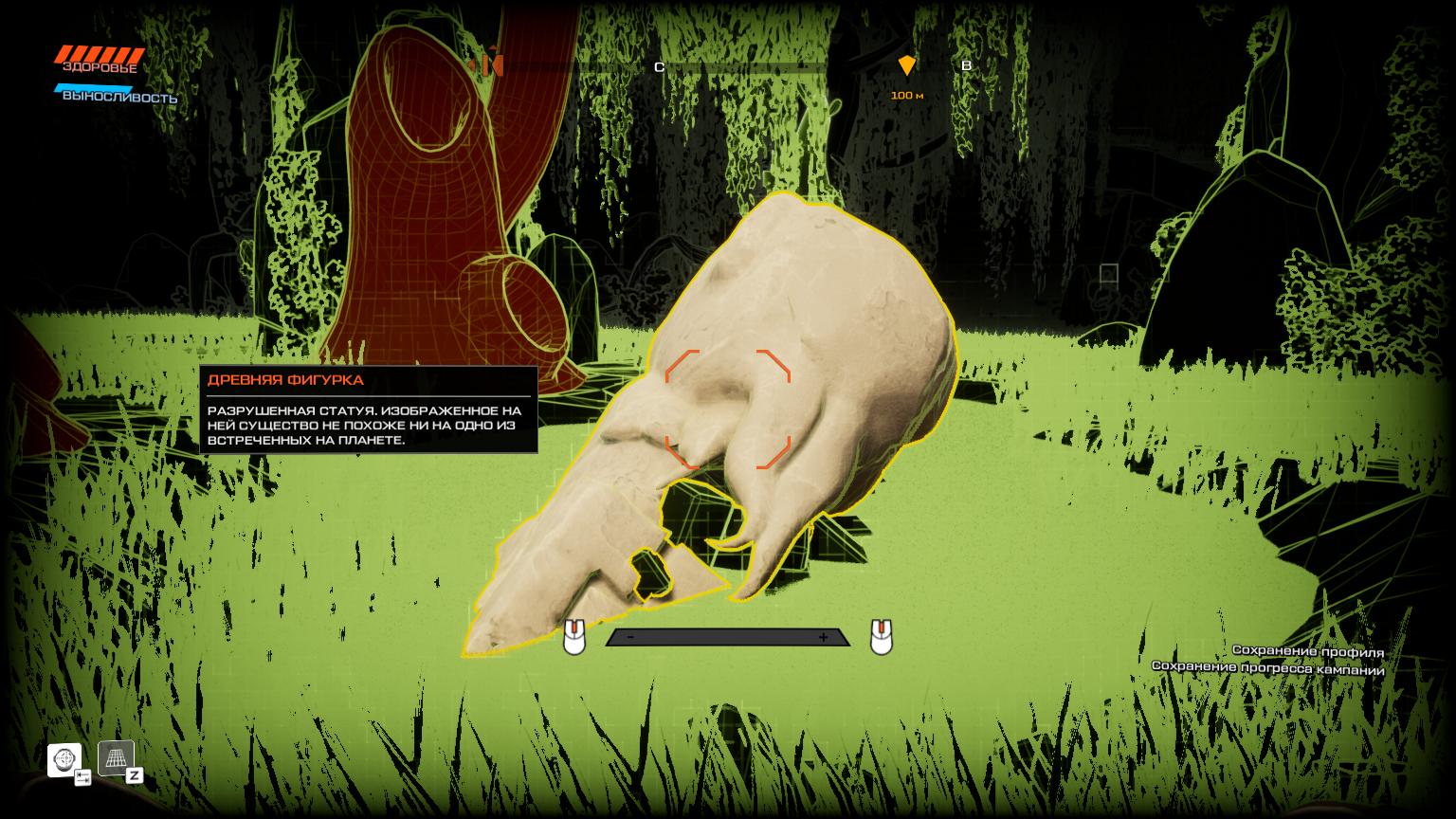Click the plus end of the zoom bar
The image size is (1456, 819).
click(x=823, y=638)
